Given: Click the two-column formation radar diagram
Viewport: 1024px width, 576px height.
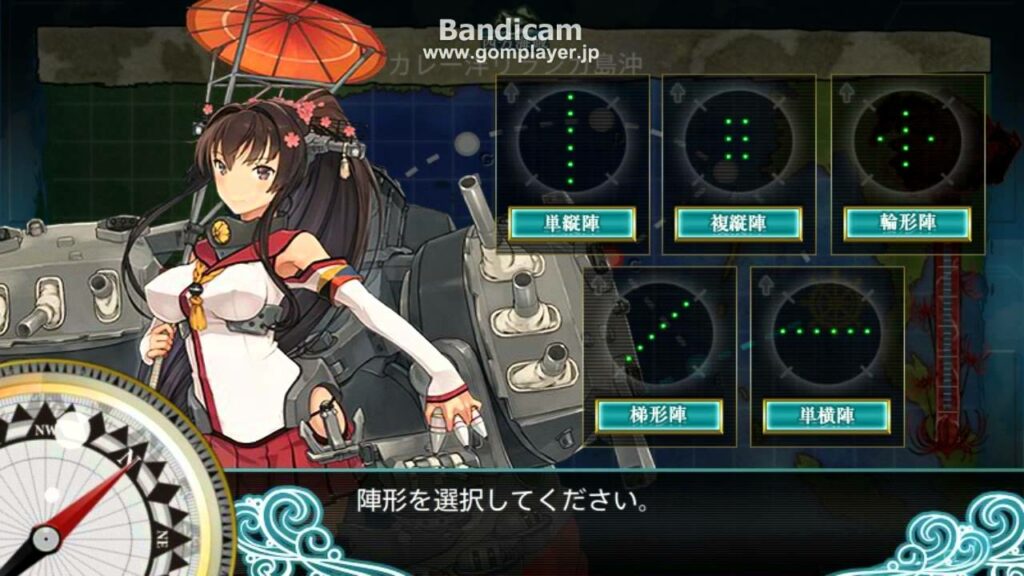Looking at the screenshot, I should [738, 139].
